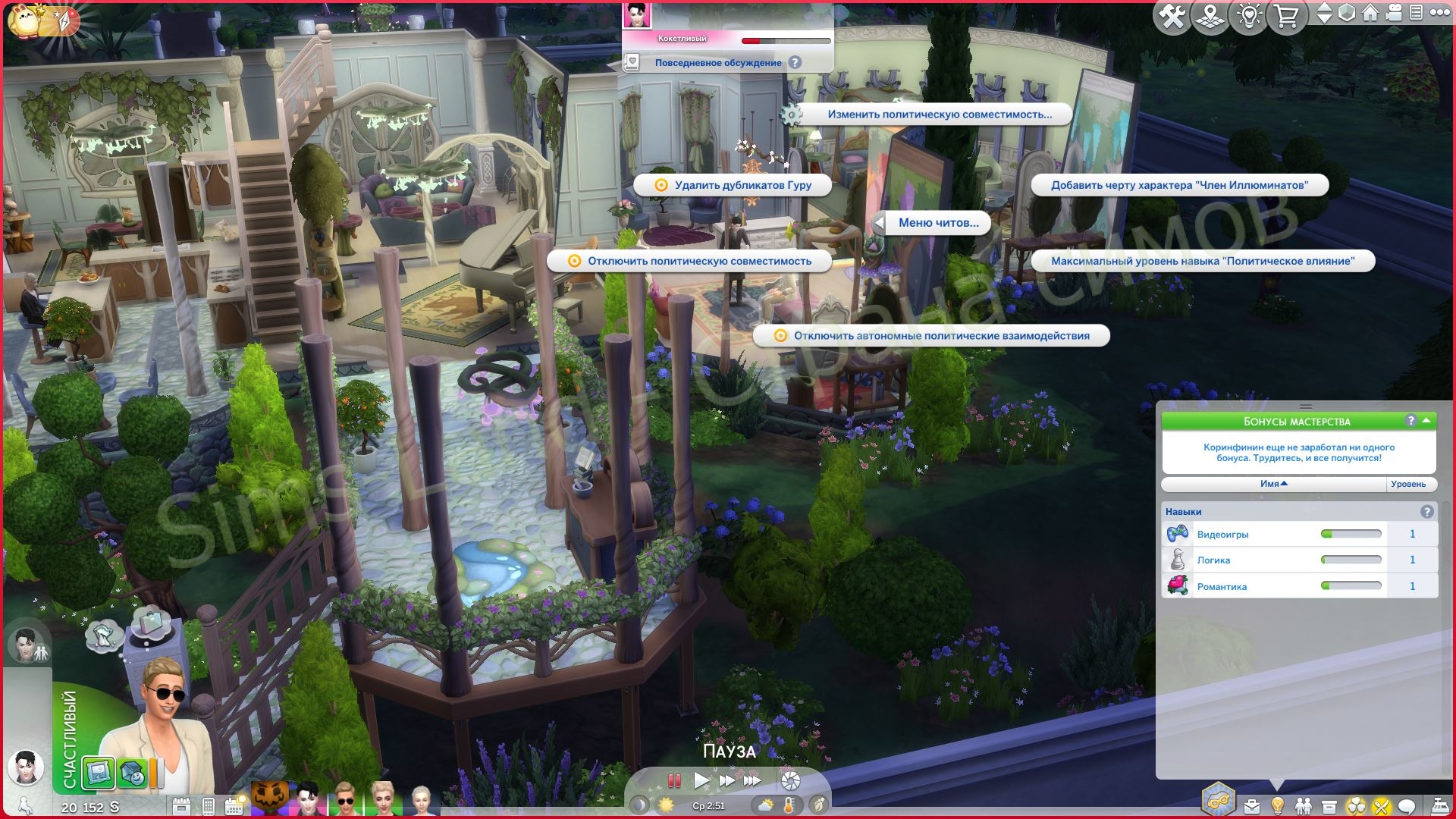
Task: Collapse the Бонусы мастерства panel
Action: pos(1426,420)
